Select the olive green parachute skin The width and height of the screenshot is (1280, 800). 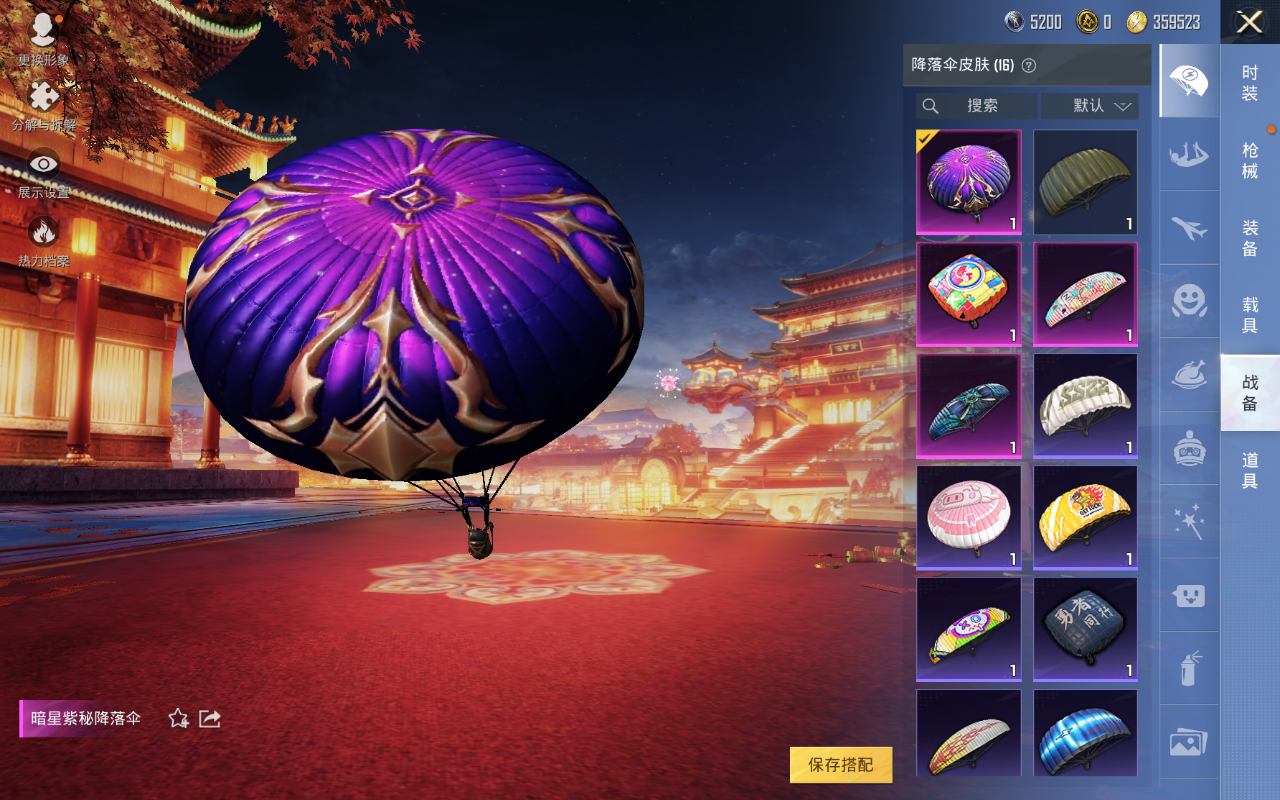(1085, 182)
